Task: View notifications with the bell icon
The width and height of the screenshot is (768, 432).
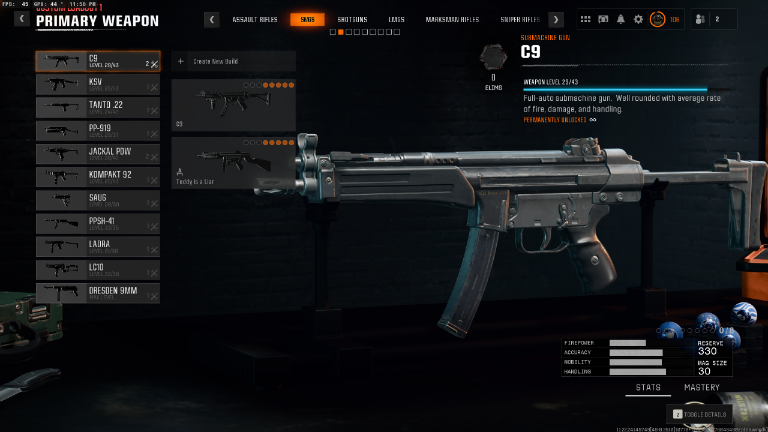Action: point(620,19)
